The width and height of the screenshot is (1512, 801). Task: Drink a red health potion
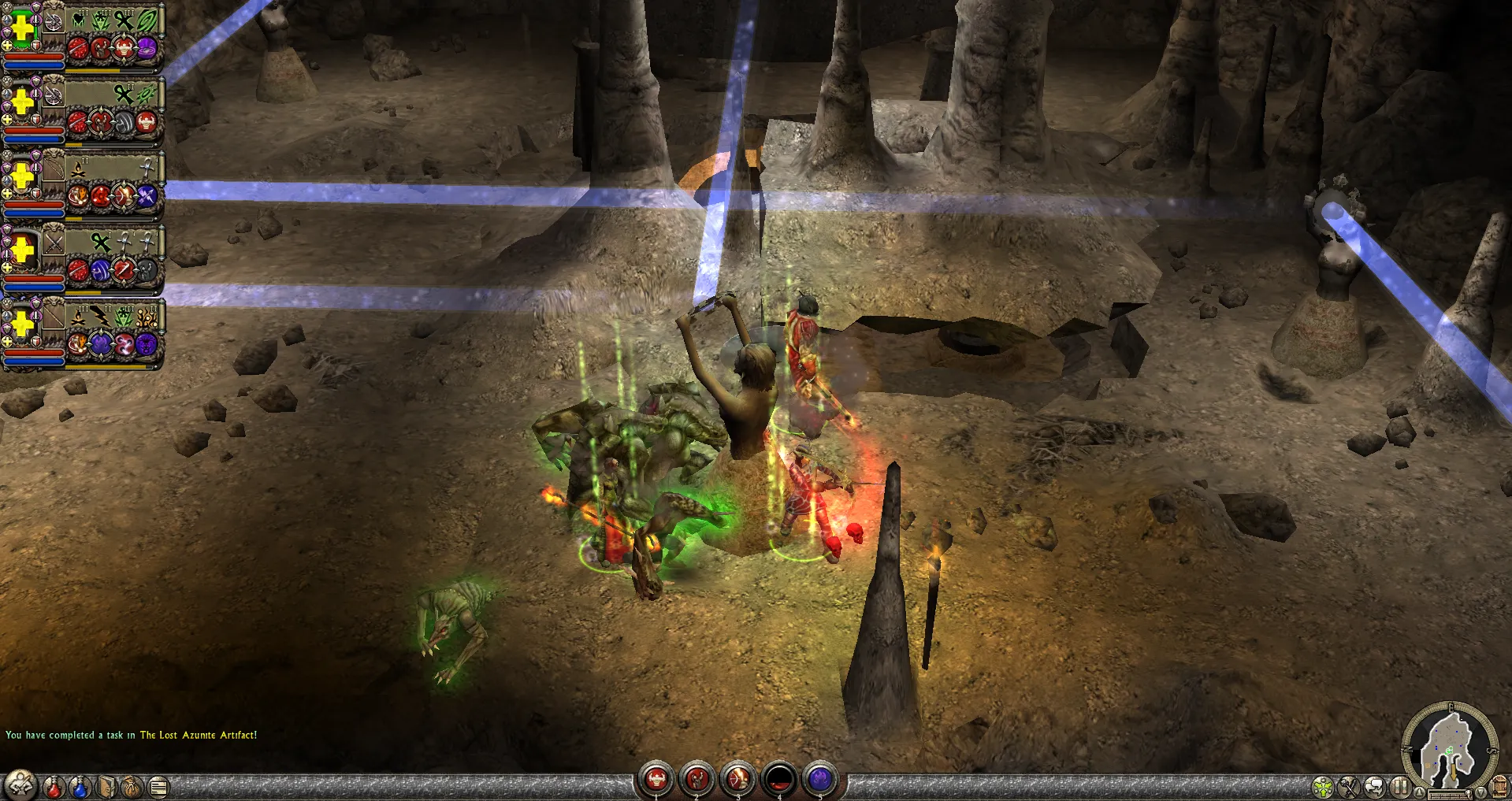54,786
